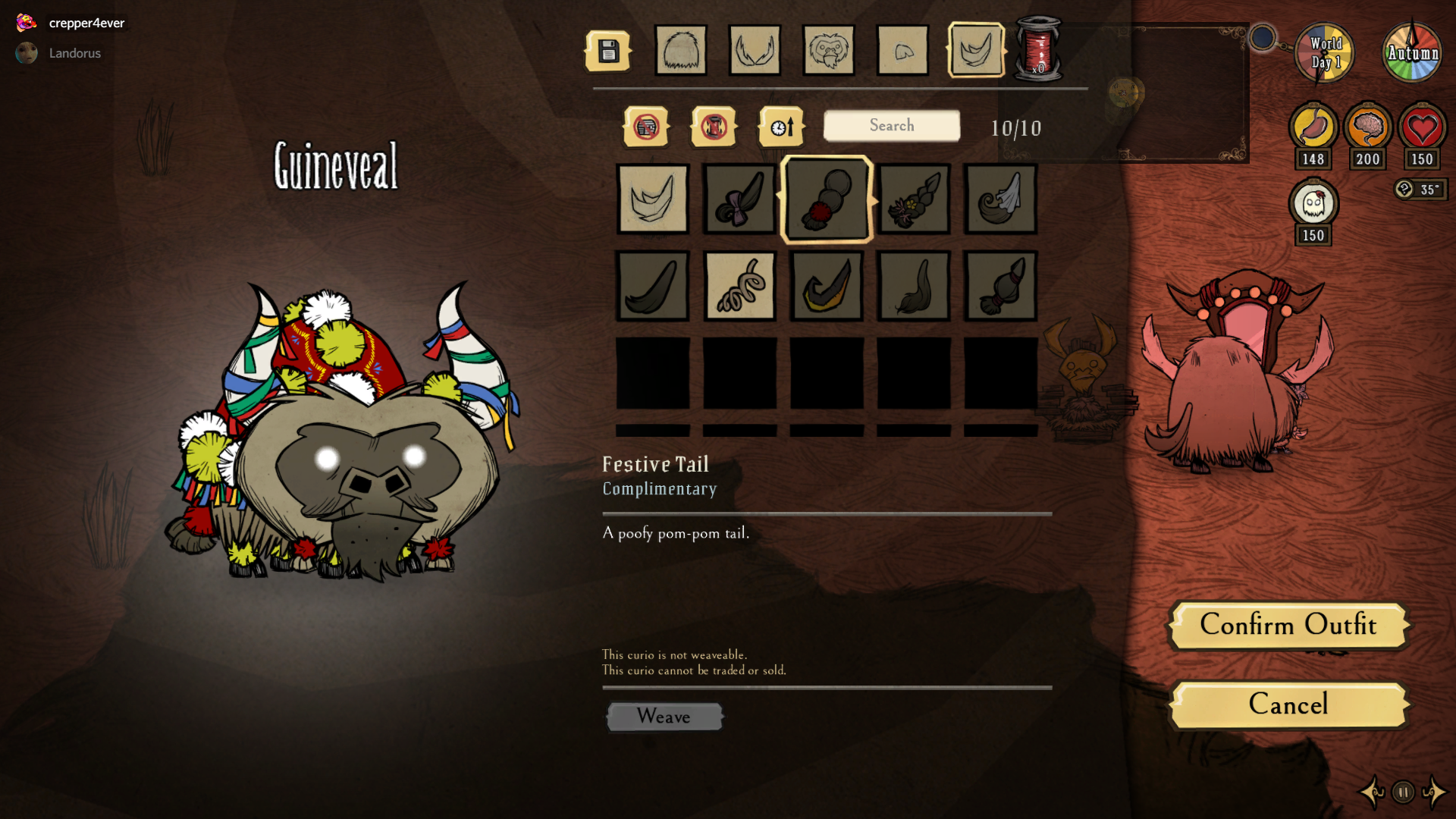This screenshot has height=819, width=1456.
Task: Switch to the beefalo head category tab
Action: click(x=681, y=52)
